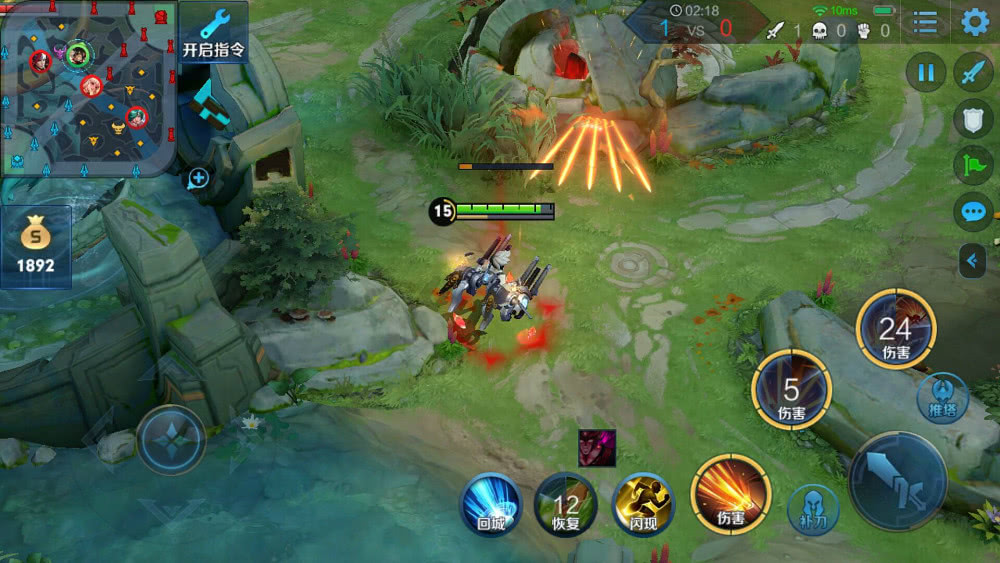
Task: Send the sword attack signal
Action: click(973, 72)
